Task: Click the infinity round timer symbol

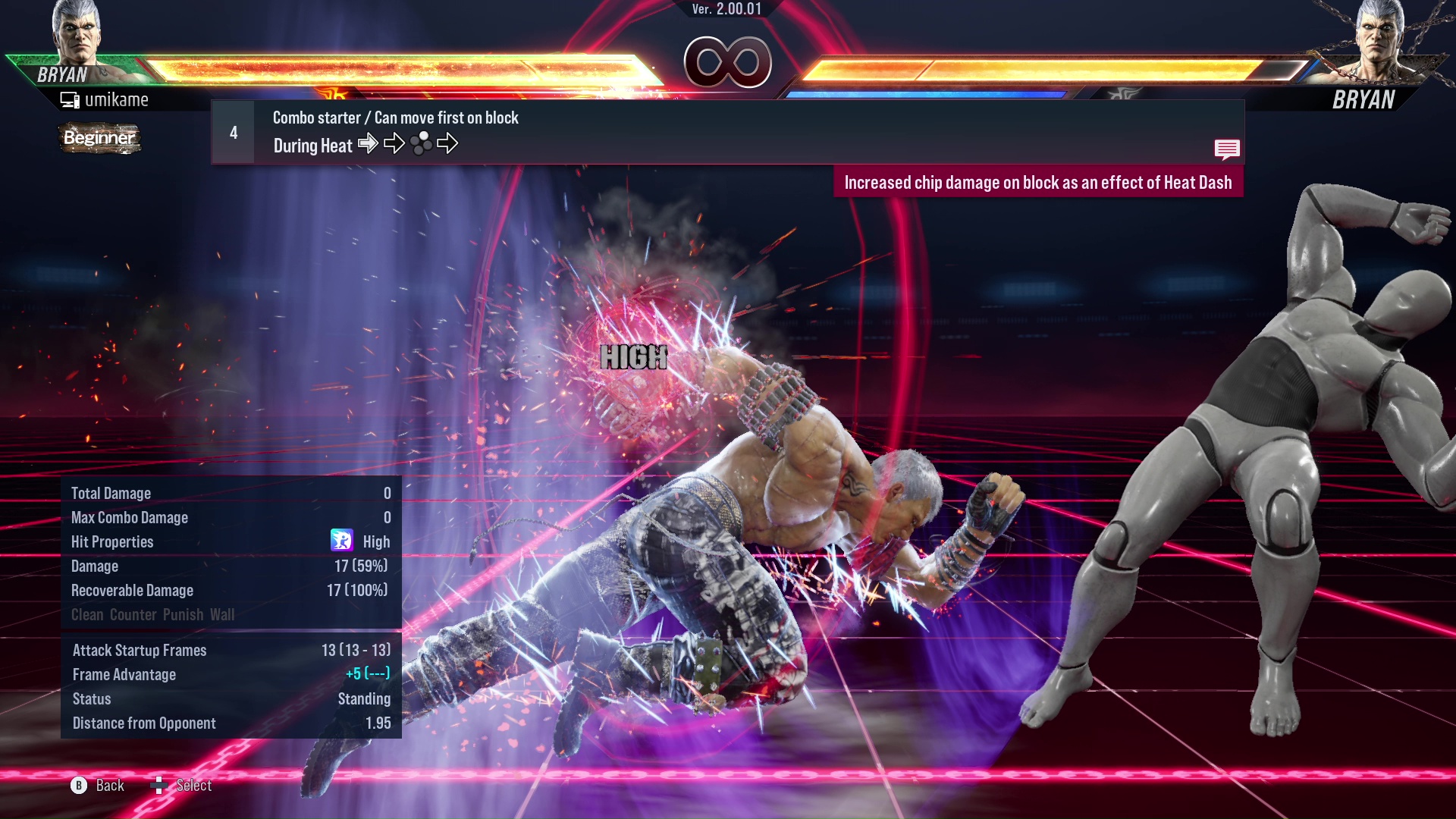Action: coord(727,62)
